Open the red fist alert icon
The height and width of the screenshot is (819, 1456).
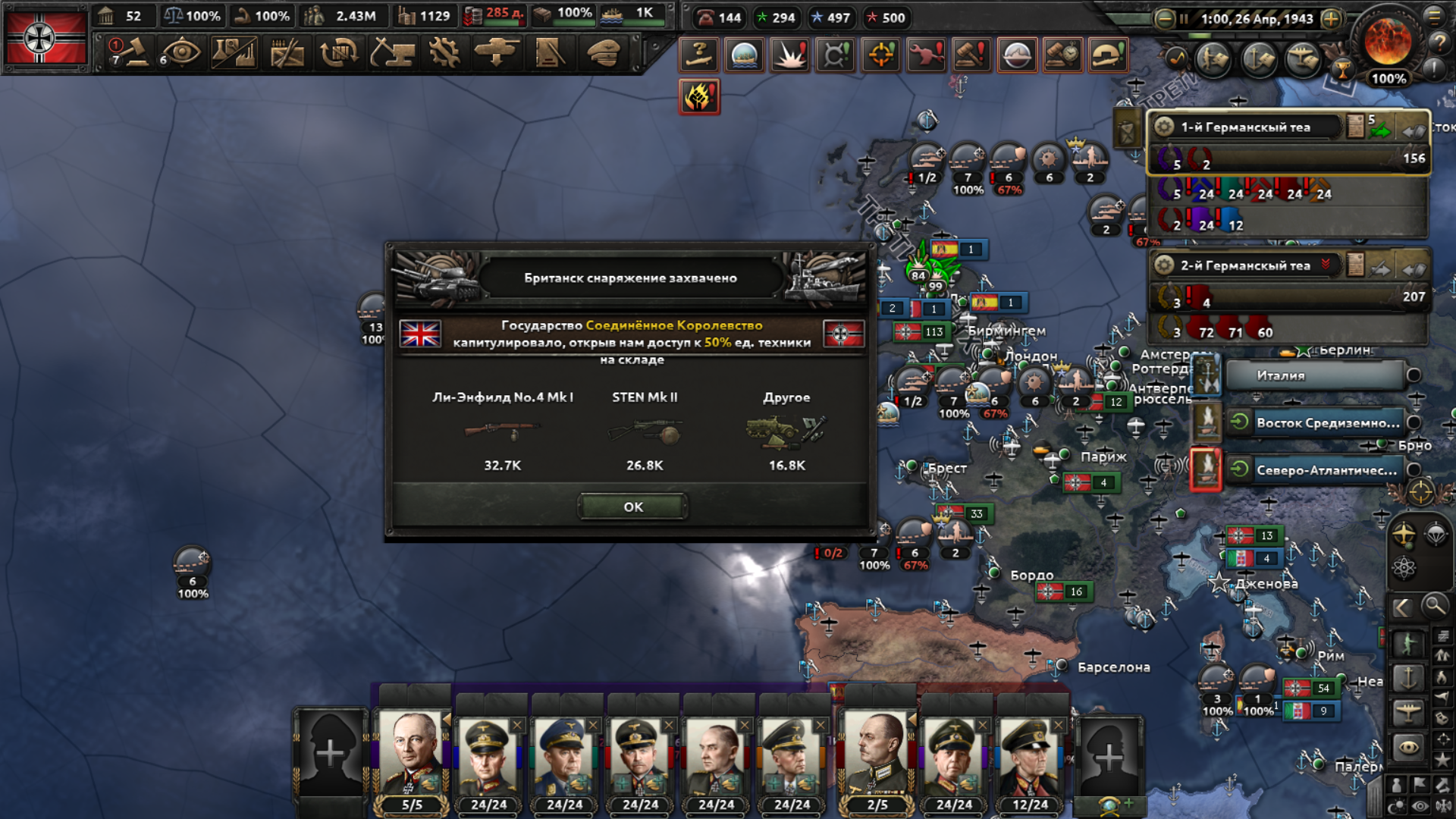coord(698,97)
